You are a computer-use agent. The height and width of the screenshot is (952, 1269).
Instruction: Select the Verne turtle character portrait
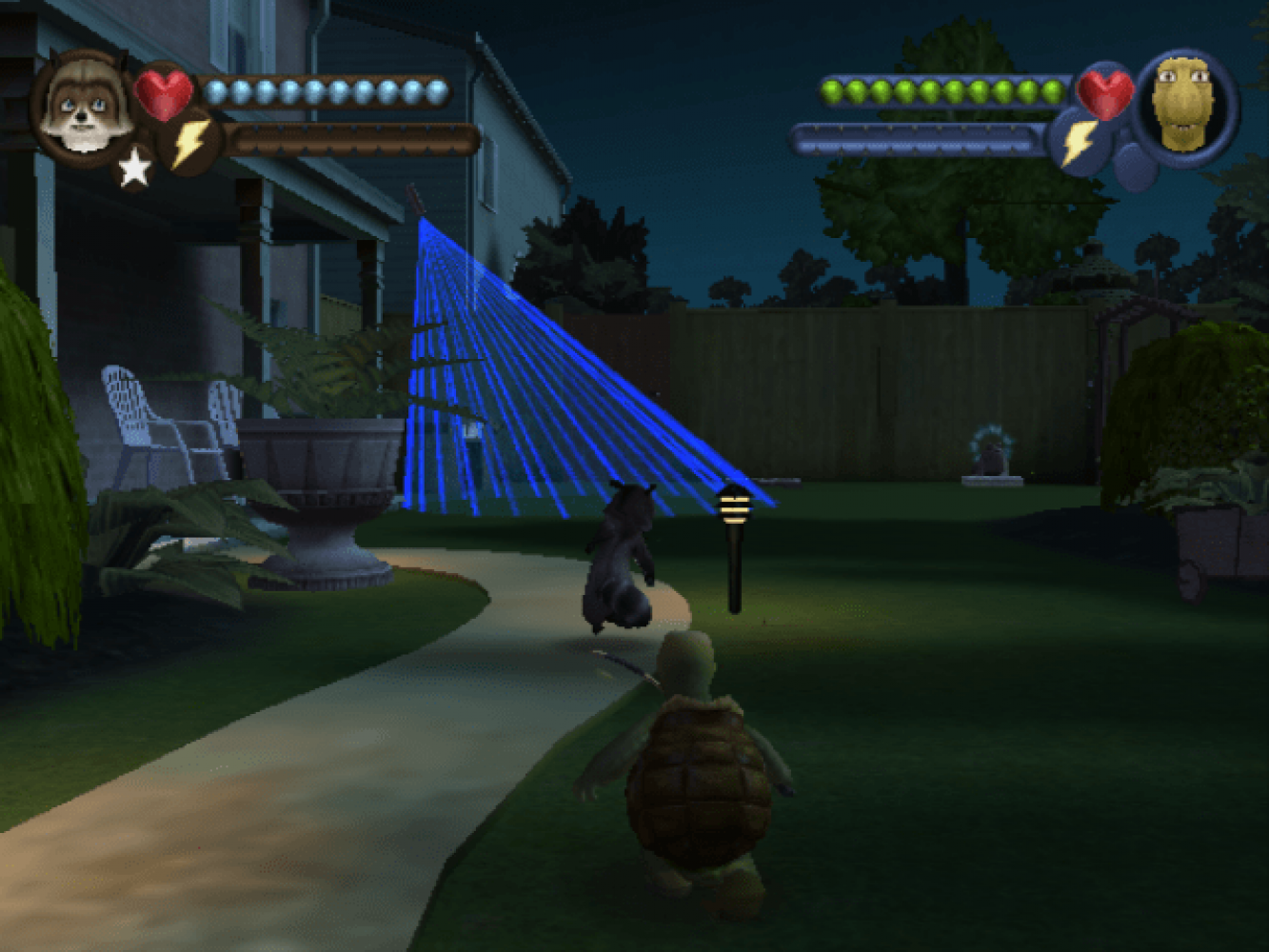click(1183, 105)
